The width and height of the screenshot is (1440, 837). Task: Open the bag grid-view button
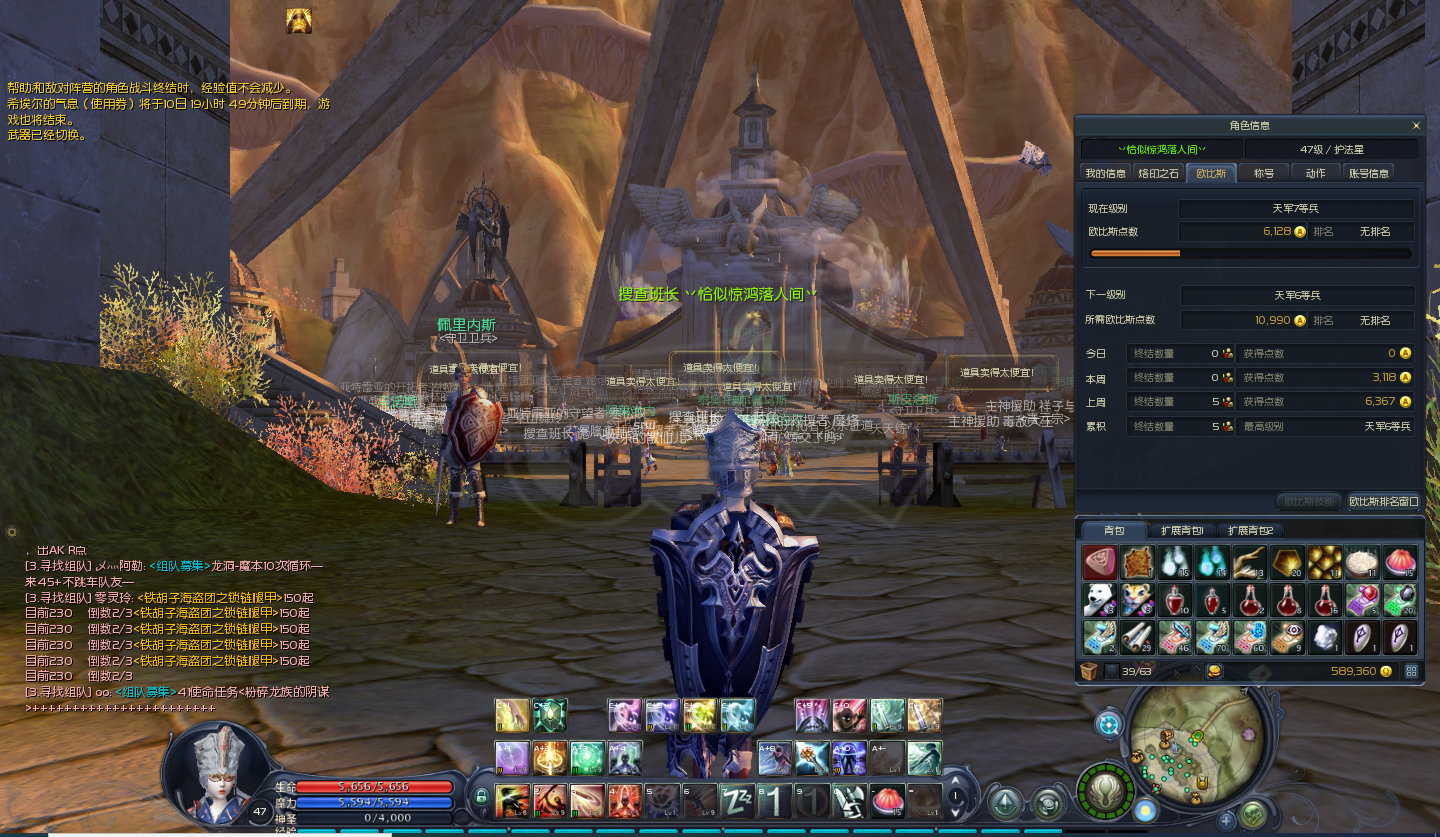[1411, 671]
